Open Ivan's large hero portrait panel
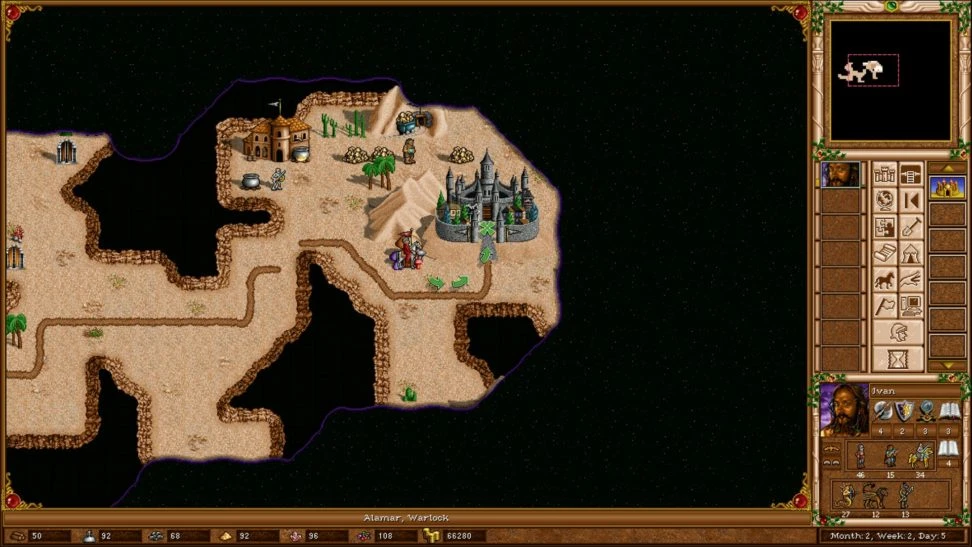Screen dimensions: 972x547 pos(844,410)
